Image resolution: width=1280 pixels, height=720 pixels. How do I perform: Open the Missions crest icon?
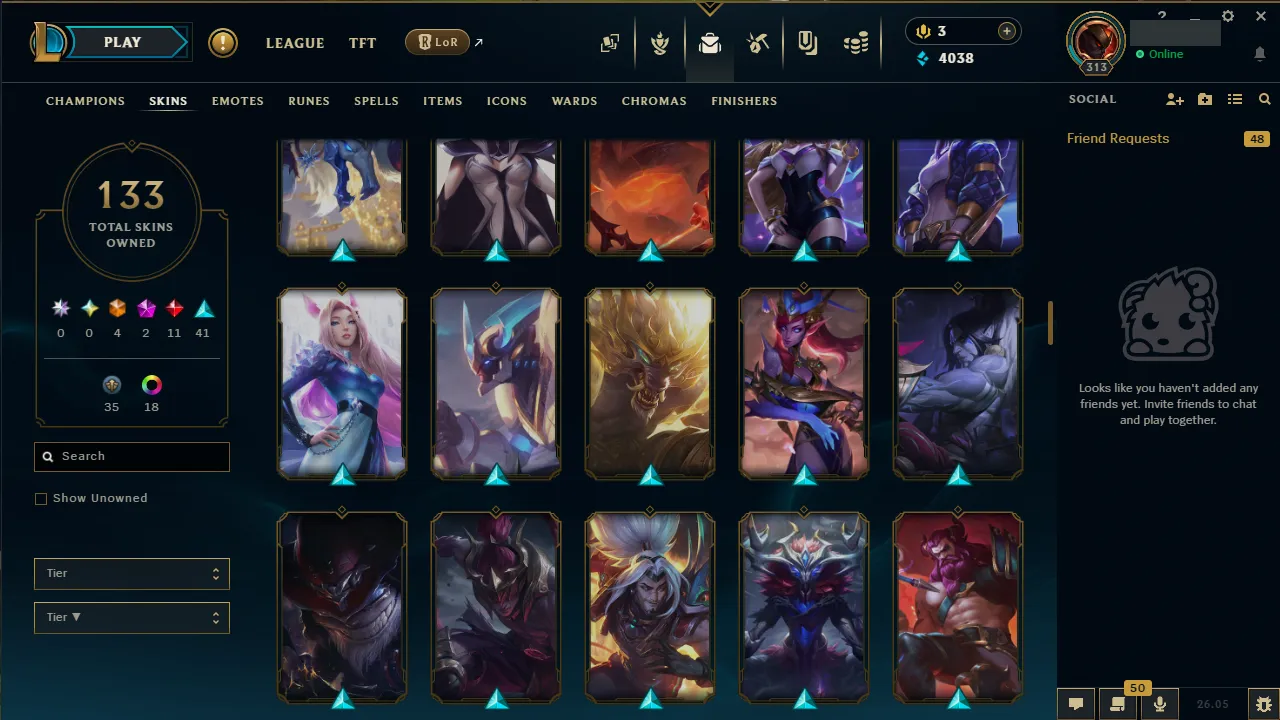(x=660, y=43)
